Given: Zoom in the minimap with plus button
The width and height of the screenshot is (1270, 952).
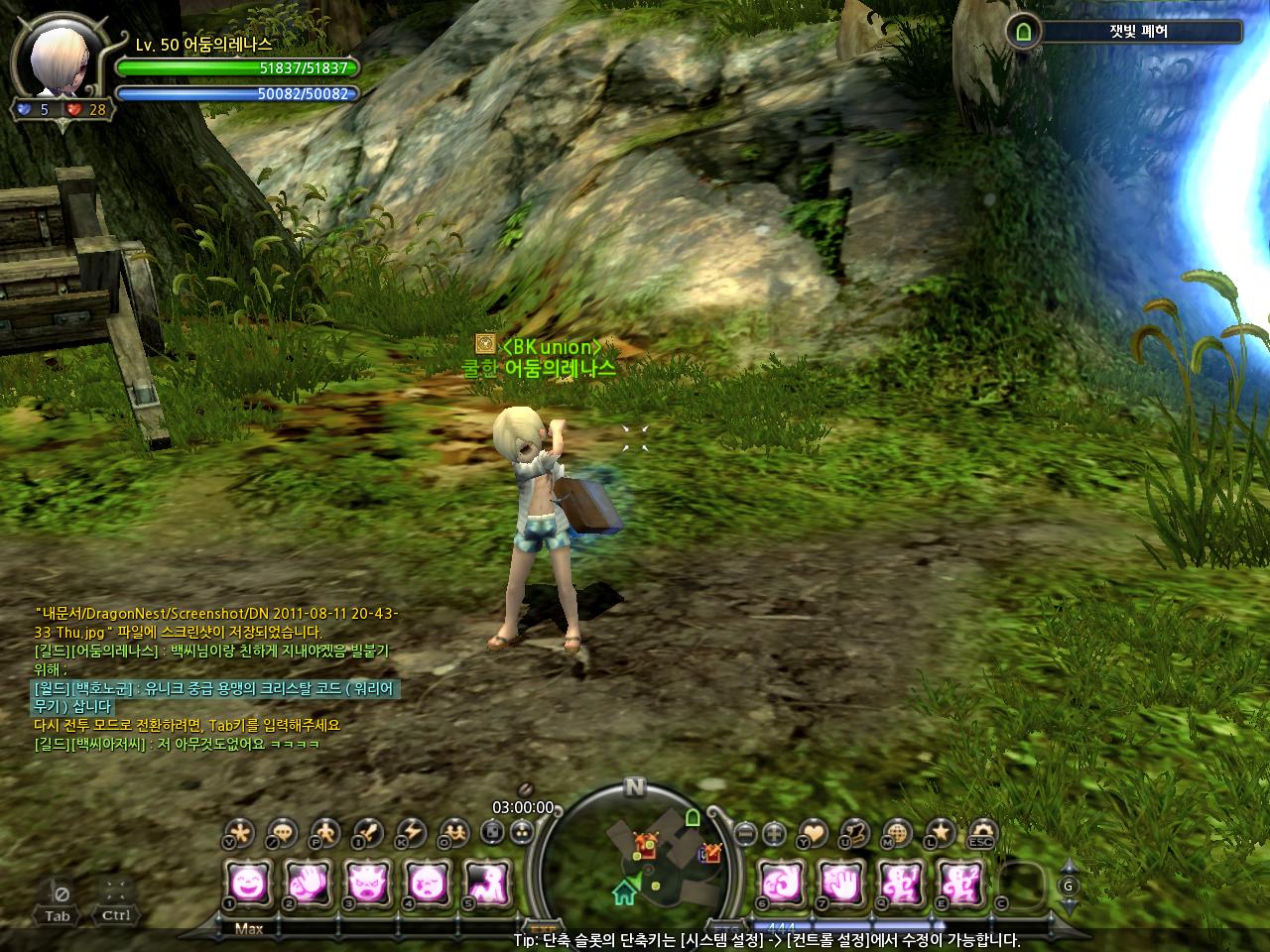Looking at the screenshot, I should (775, 833).
